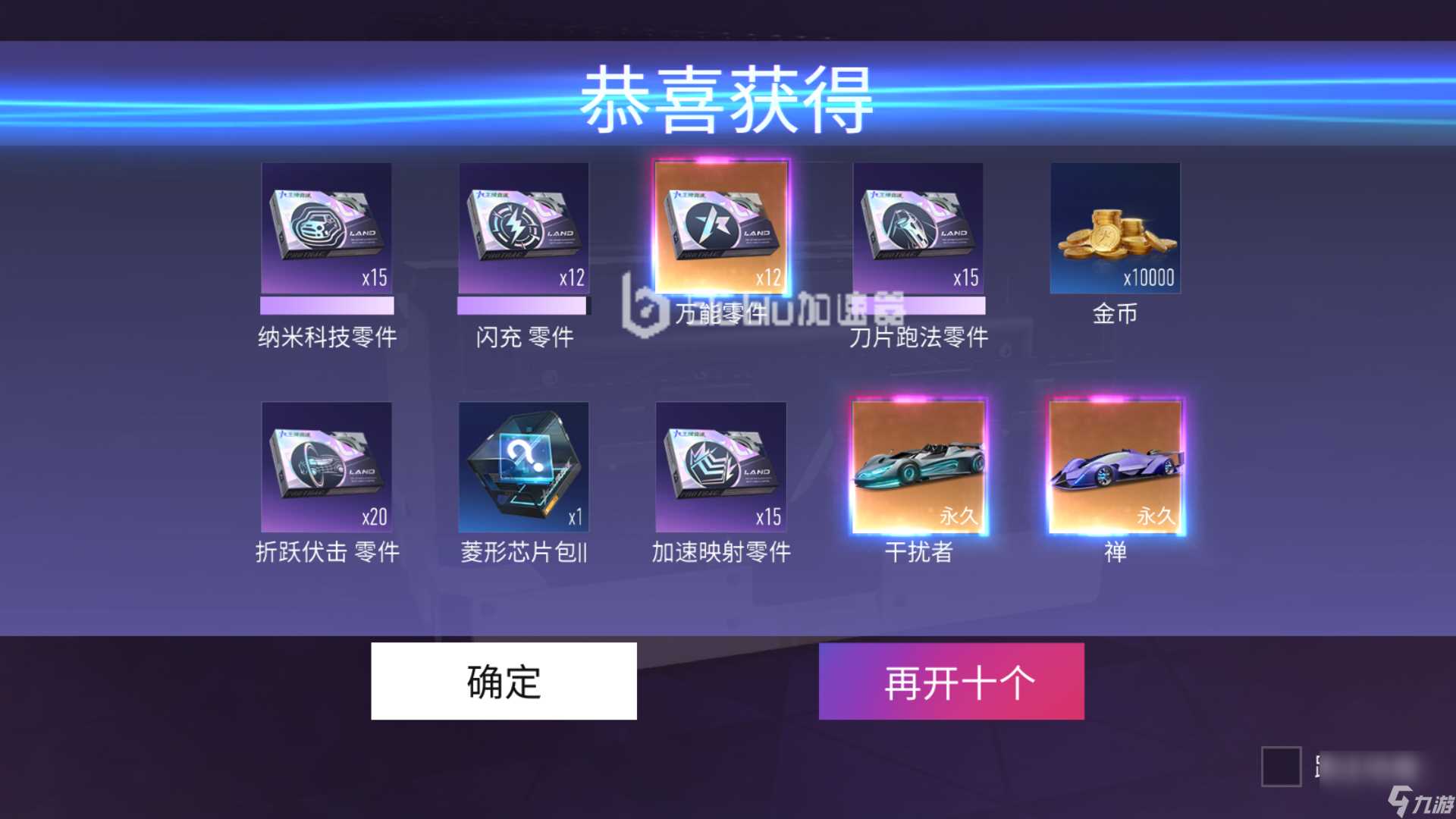This screenshot has height=819, width=1456.
Task: Select the 闪充零件 reward icon
Action: pos(523,227)
